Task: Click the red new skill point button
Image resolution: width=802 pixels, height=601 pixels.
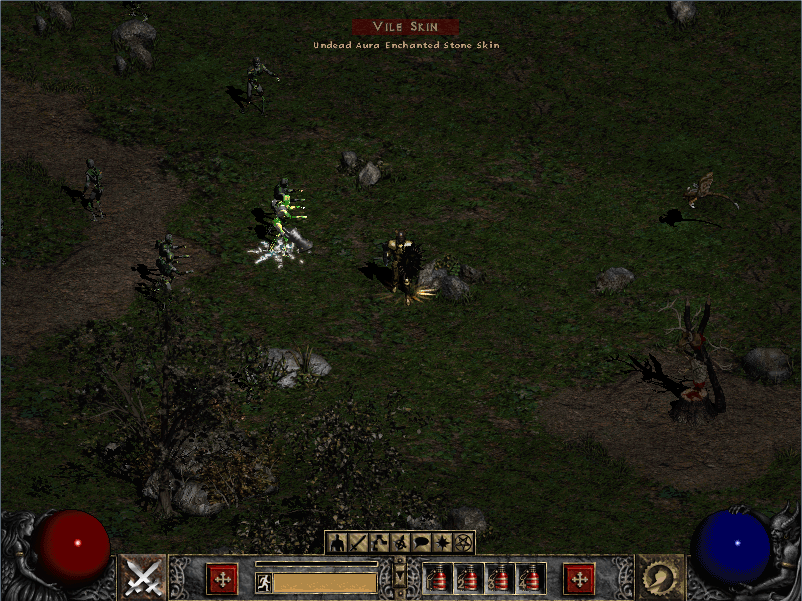Action: pos(579,579)
